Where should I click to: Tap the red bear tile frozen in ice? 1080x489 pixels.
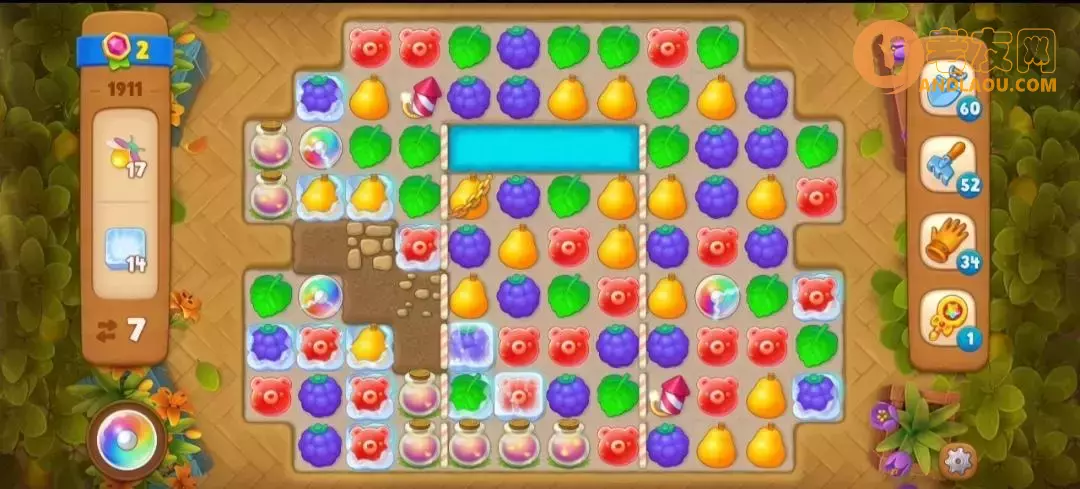point(518,395)
